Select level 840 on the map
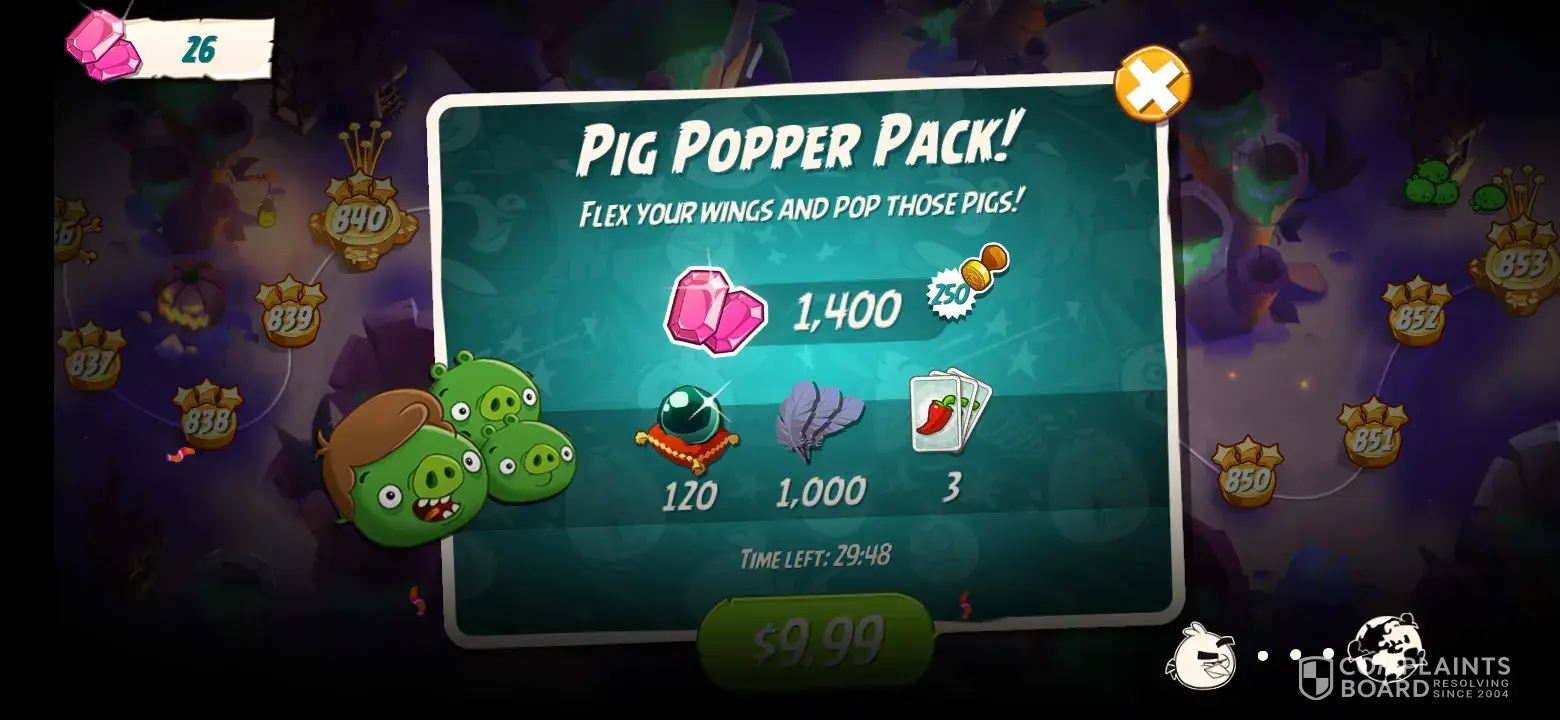This screenshot has height=720, width=1560. pos(361,221)
